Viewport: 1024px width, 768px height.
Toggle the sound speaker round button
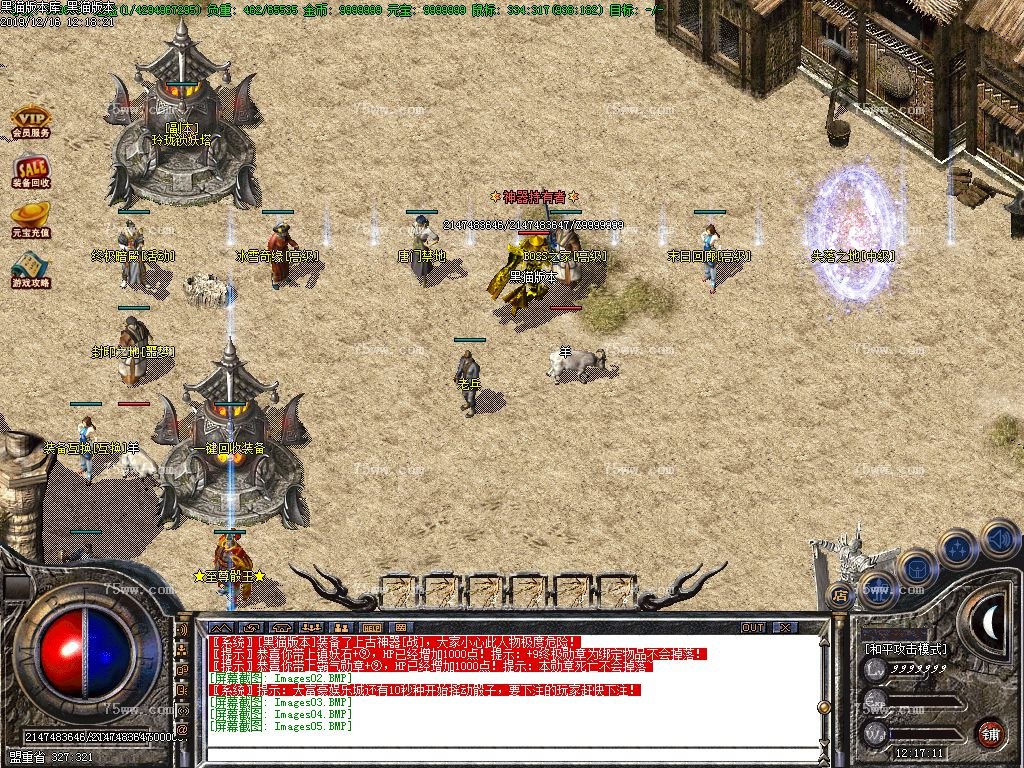[1000, 538]
